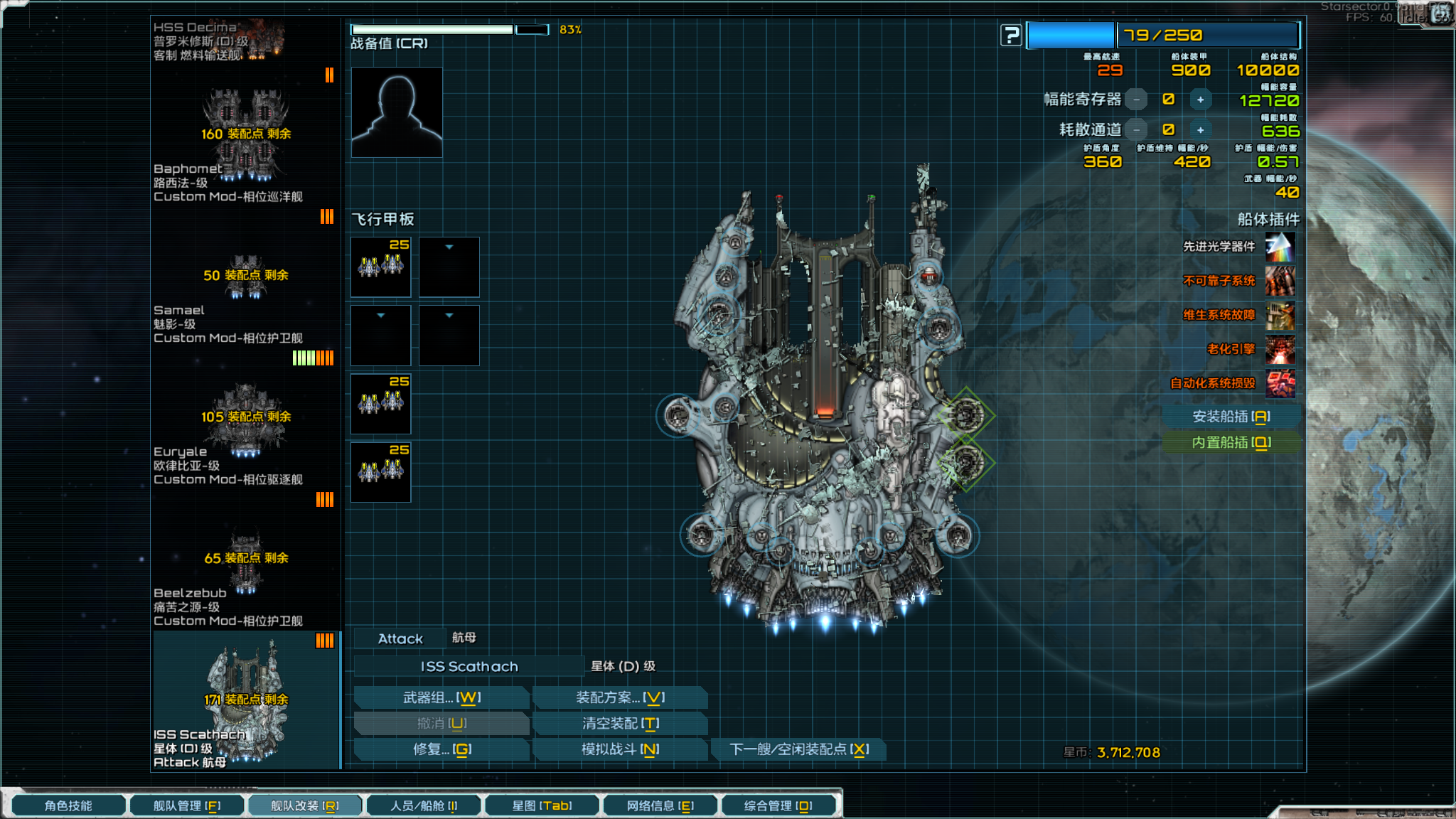This screenshot has height=819, width=1456.
Task: Open the help question mark icon
Action: [x=1010, y=35]
